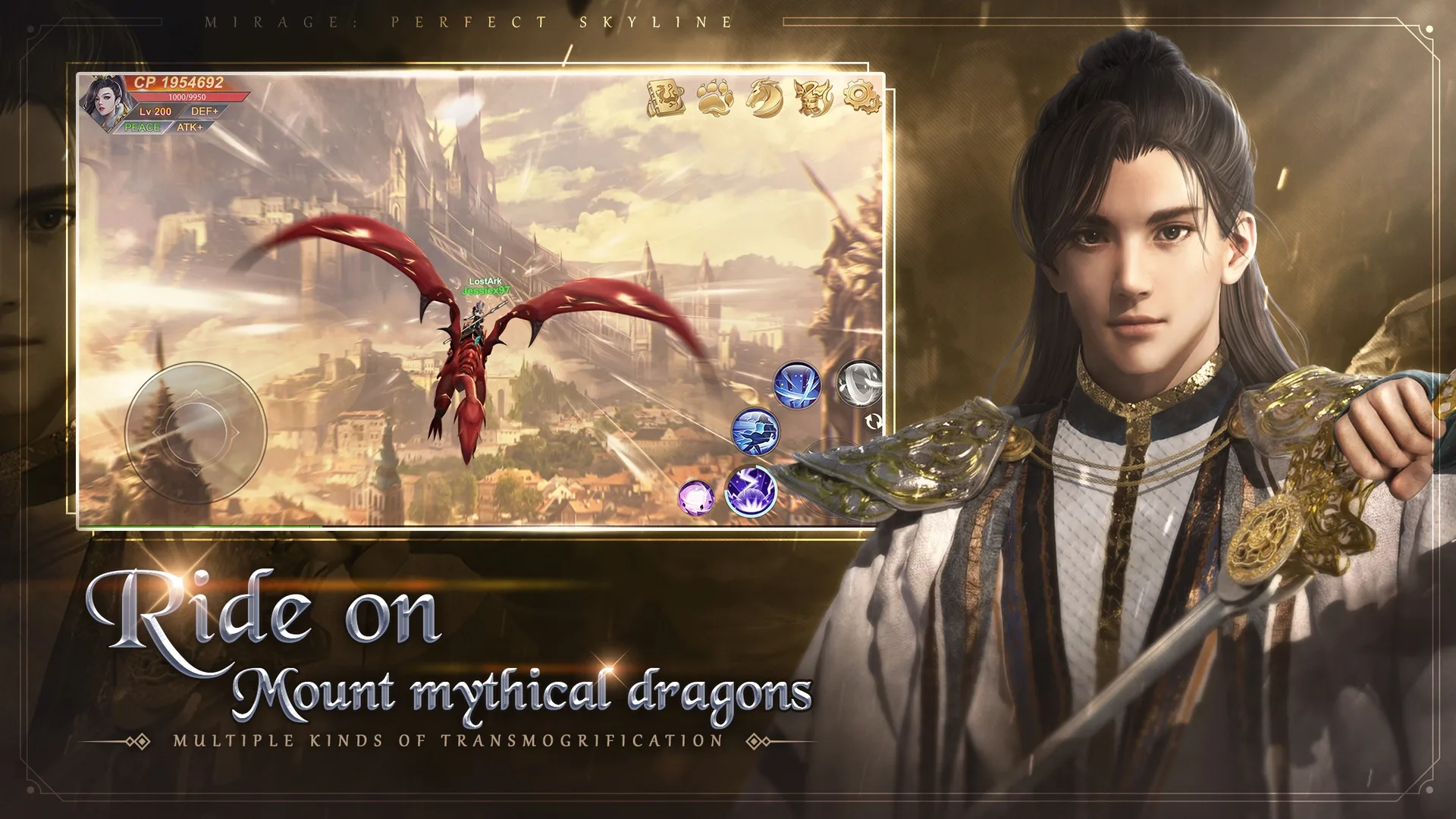
Task: Open the dragon journal book icon
Action: coord(665,96)
